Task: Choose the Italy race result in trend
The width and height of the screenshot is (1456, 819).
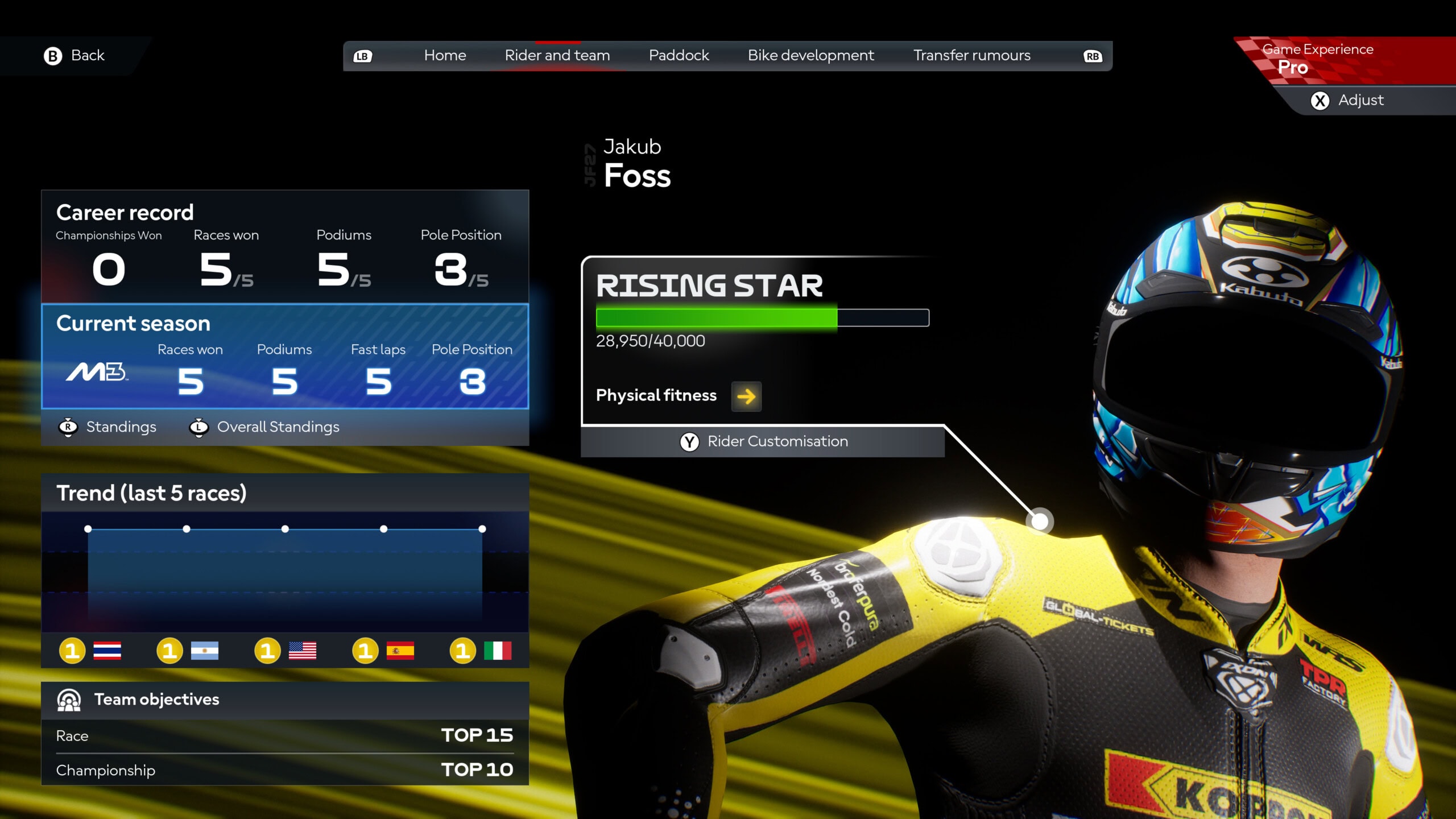Action: point(481,651)
